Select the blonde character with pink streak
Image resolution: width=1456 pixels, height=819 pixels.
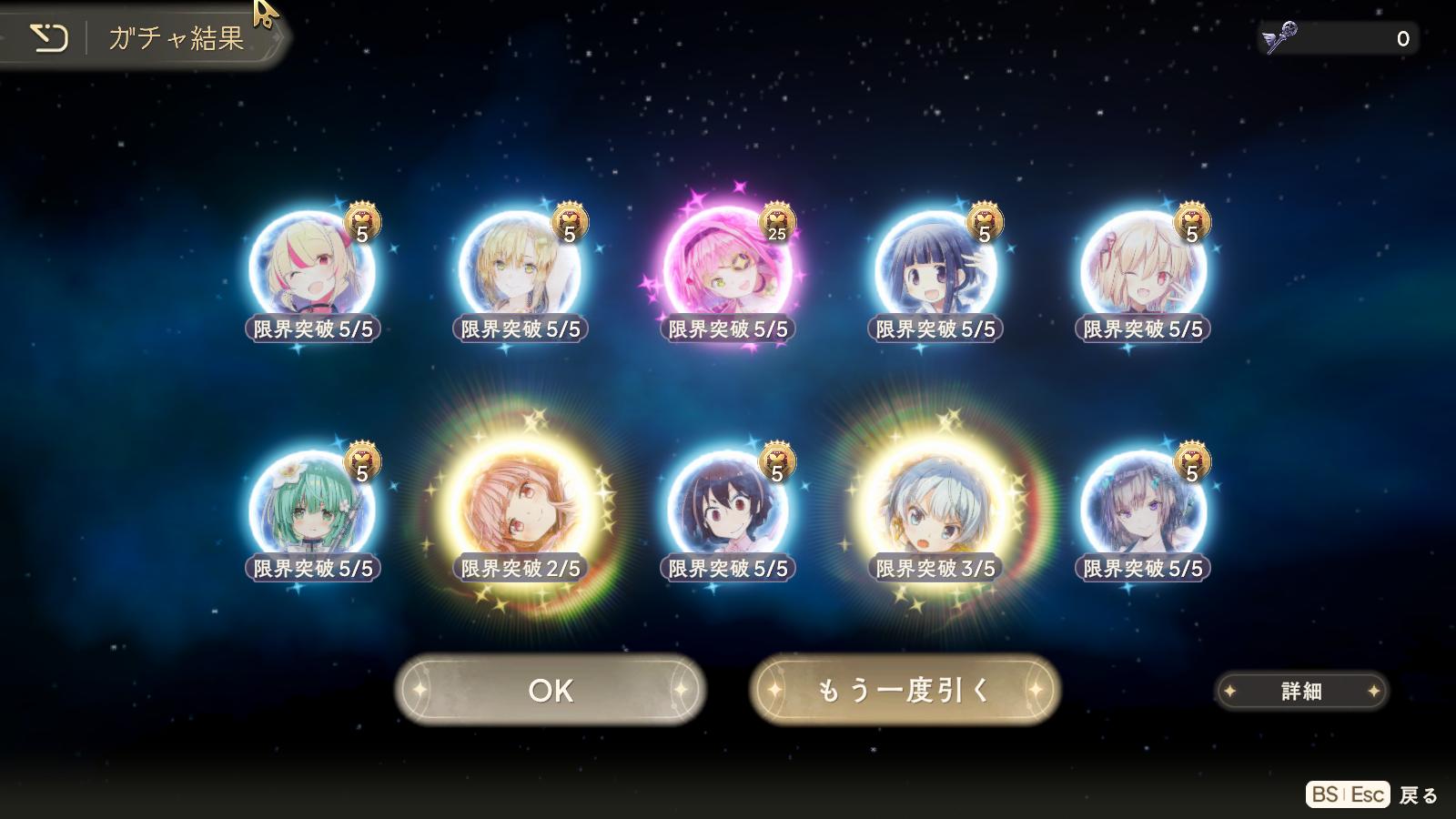(x=312, y=270)
